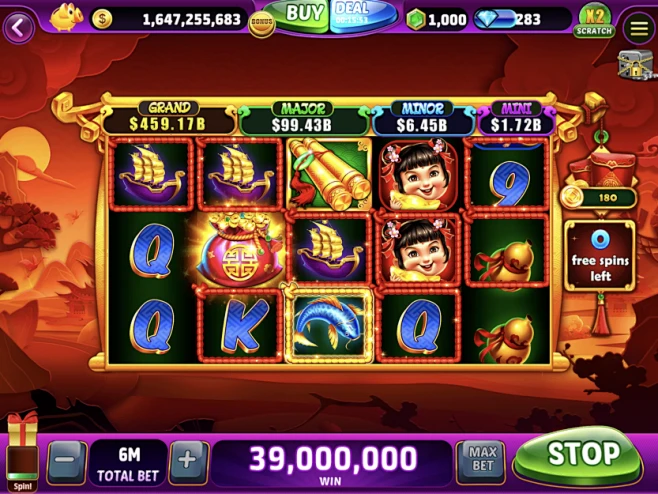The height and width of the screenshot is (494, 658).
Task: View the MINI jackpot amount
Action: pos(516,119)
